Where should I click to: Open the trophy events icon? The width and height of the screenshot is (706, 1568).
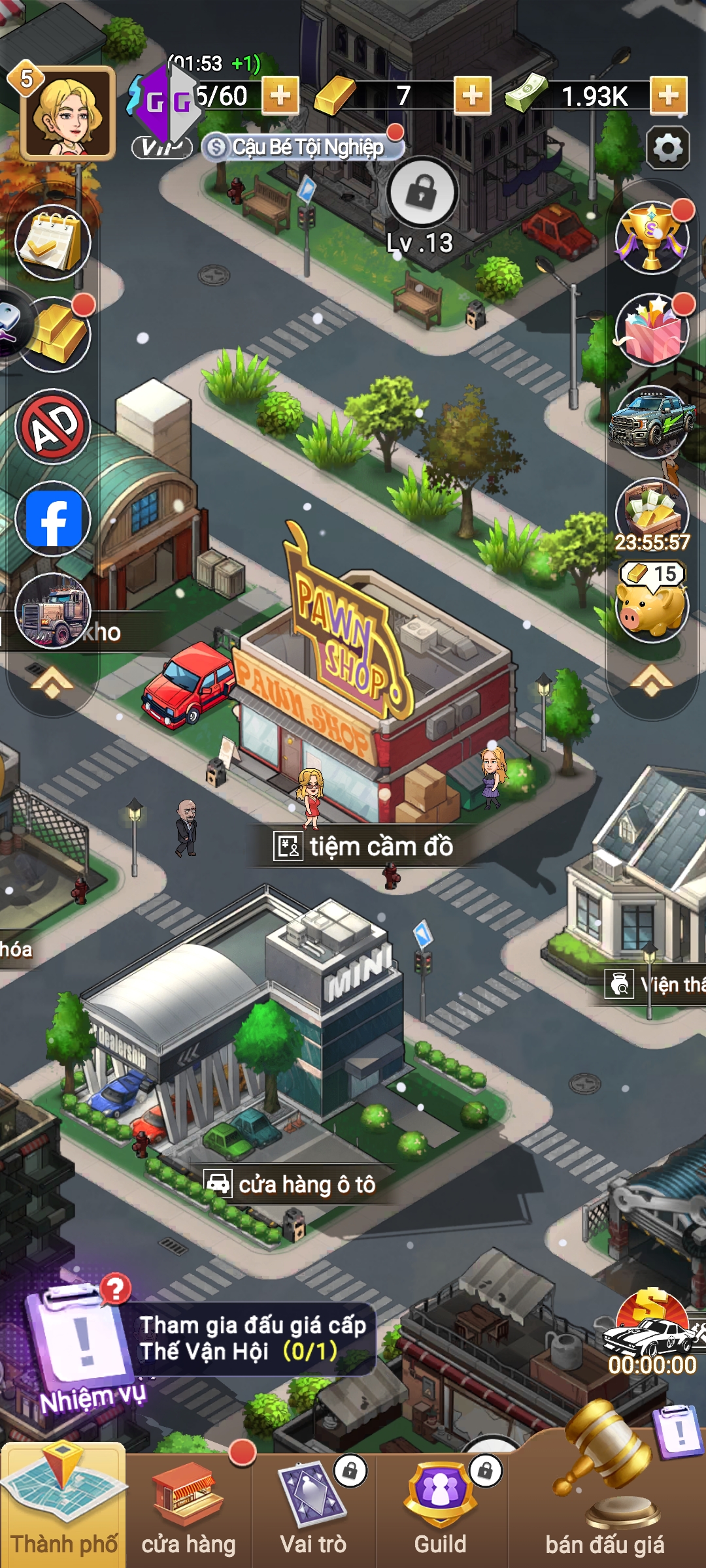[x=652, y=238]
